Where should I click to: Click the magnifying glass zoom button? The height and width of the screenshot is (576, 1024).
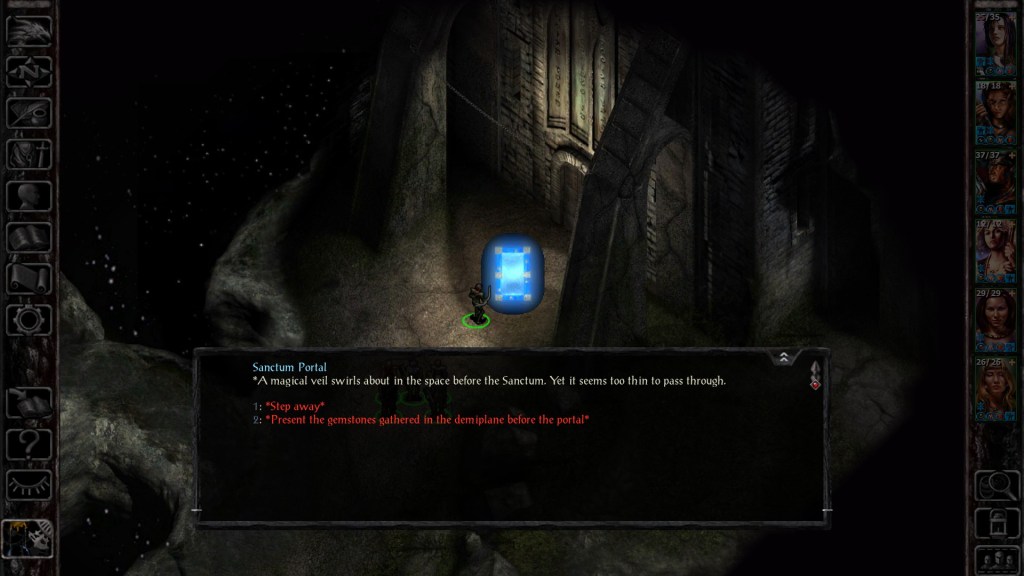point(995,485)
